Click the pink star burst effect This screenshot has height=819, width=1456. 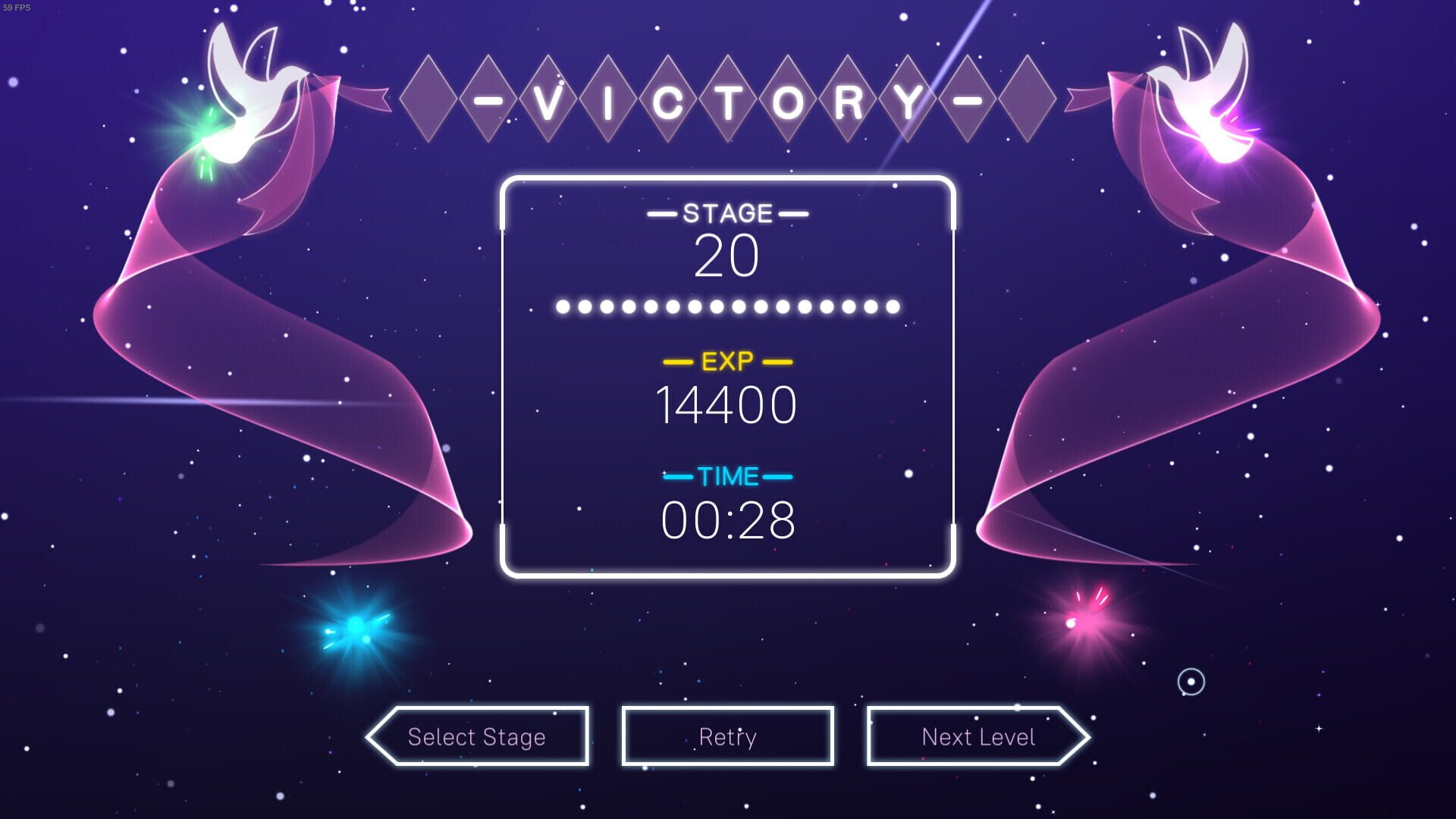click(1072, 623)
